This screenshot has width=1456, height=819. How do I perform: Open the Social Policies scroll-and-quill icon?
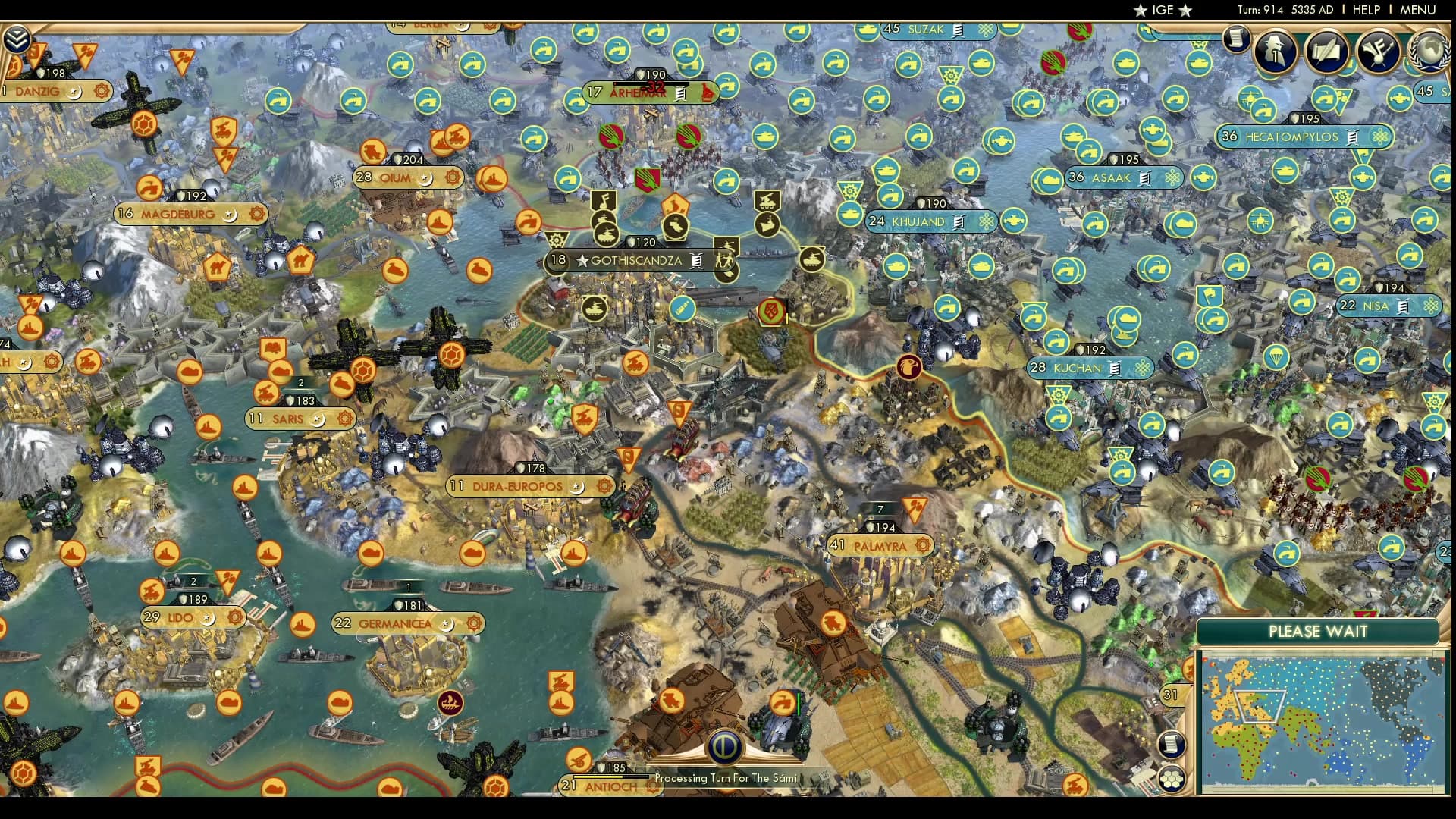(1326, 51)
